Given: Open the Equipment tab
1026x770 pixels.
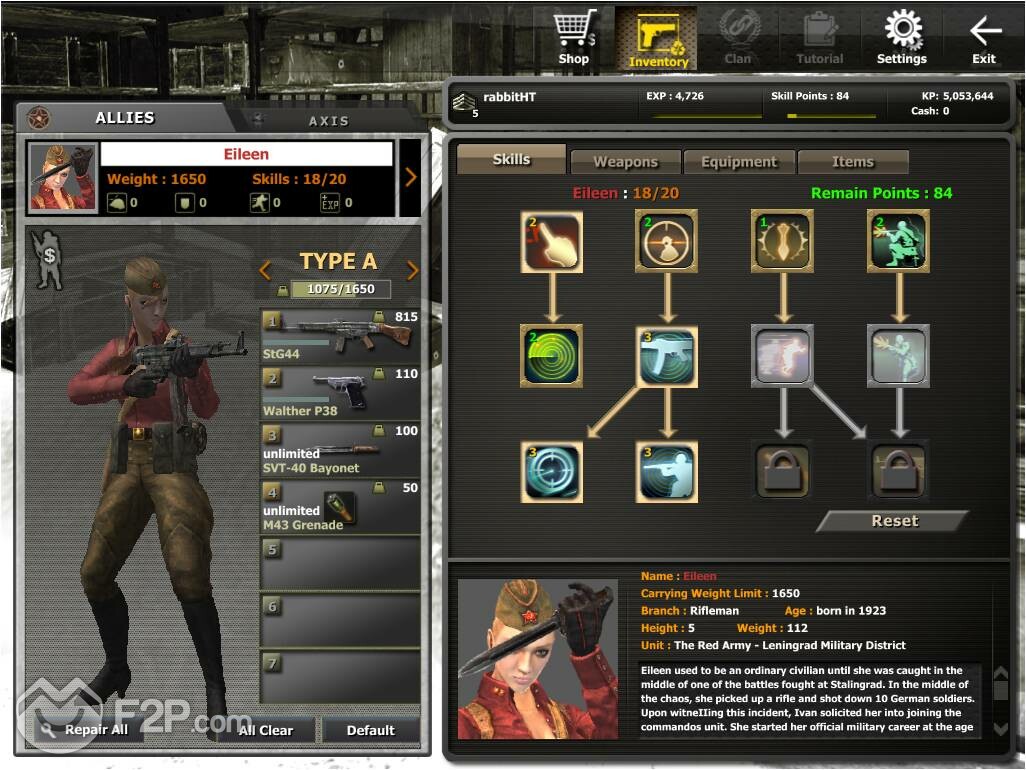Looking at the screenshot, I should click(x=739, y=162).
